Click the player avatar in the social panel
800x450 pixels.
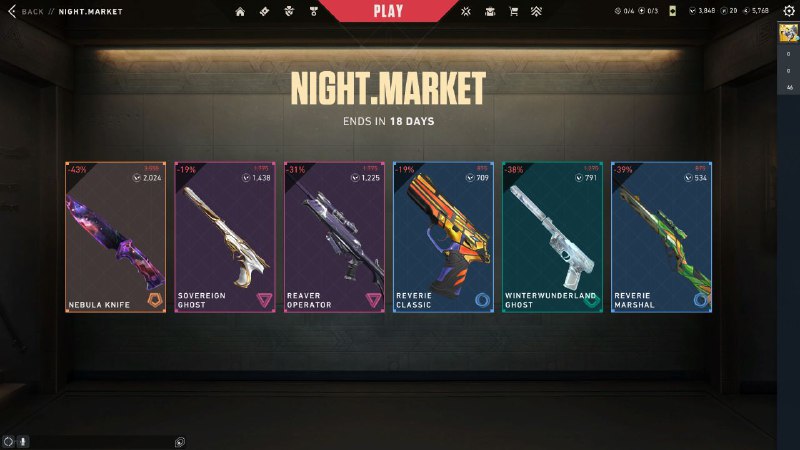pyautogui.click(x=788, y=34)
